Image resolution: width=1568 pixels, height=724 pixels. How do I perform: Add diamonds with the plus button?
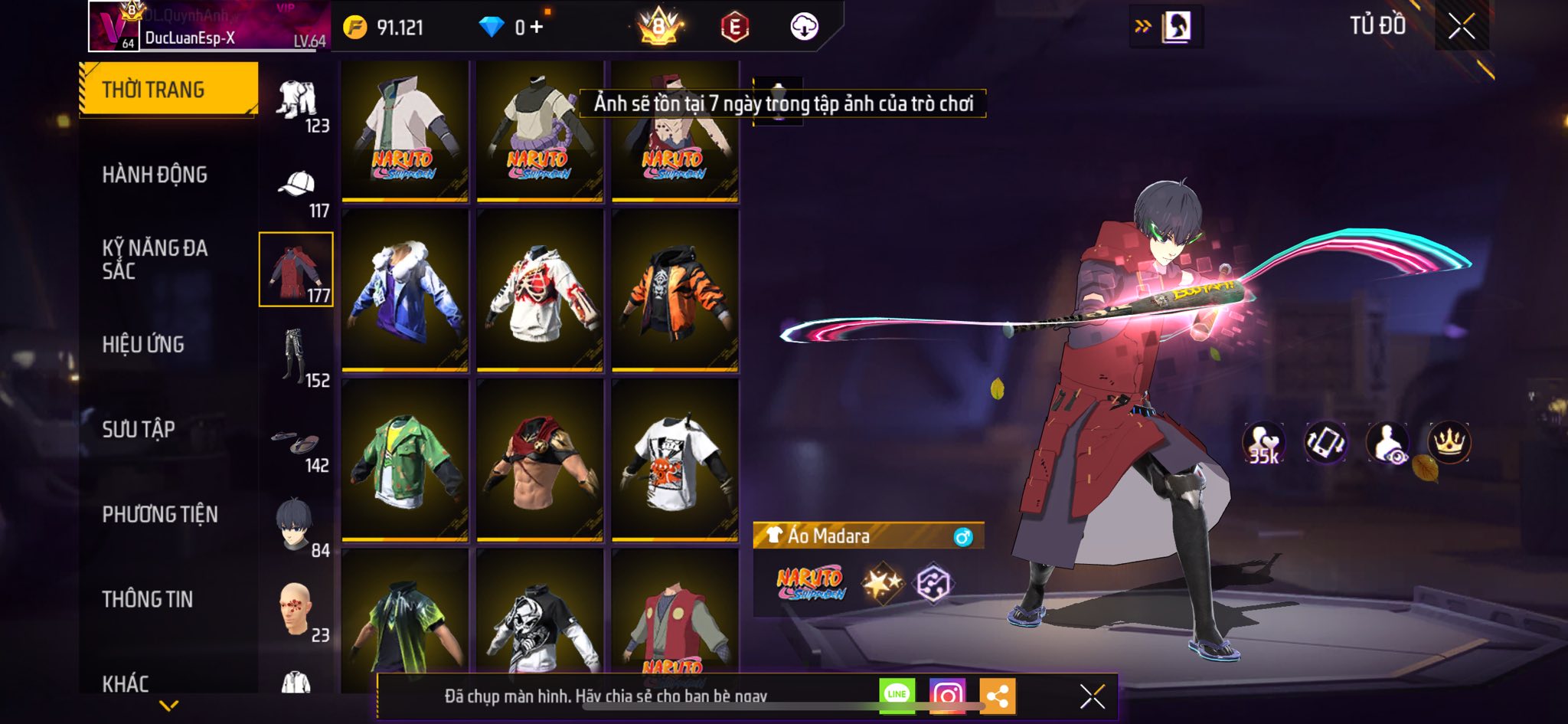[x=537, y=28]
